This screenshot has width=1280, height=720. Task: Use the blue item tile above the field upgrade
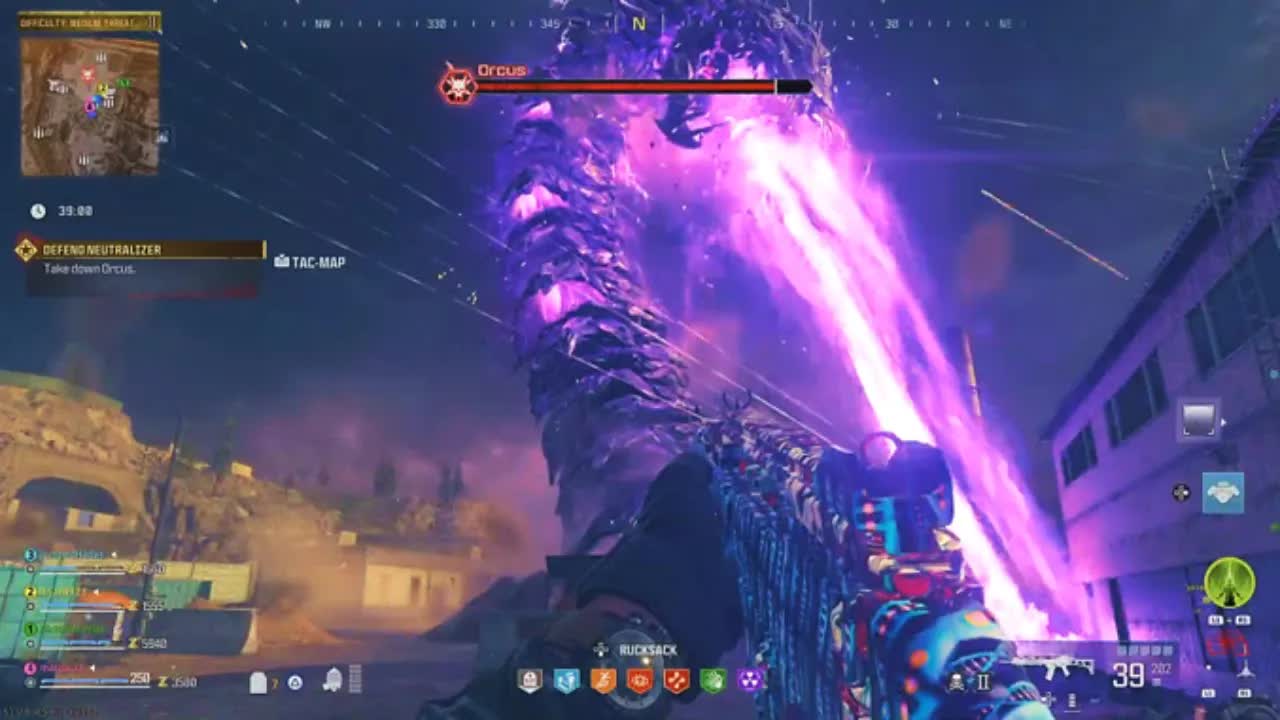[1222, 493]
